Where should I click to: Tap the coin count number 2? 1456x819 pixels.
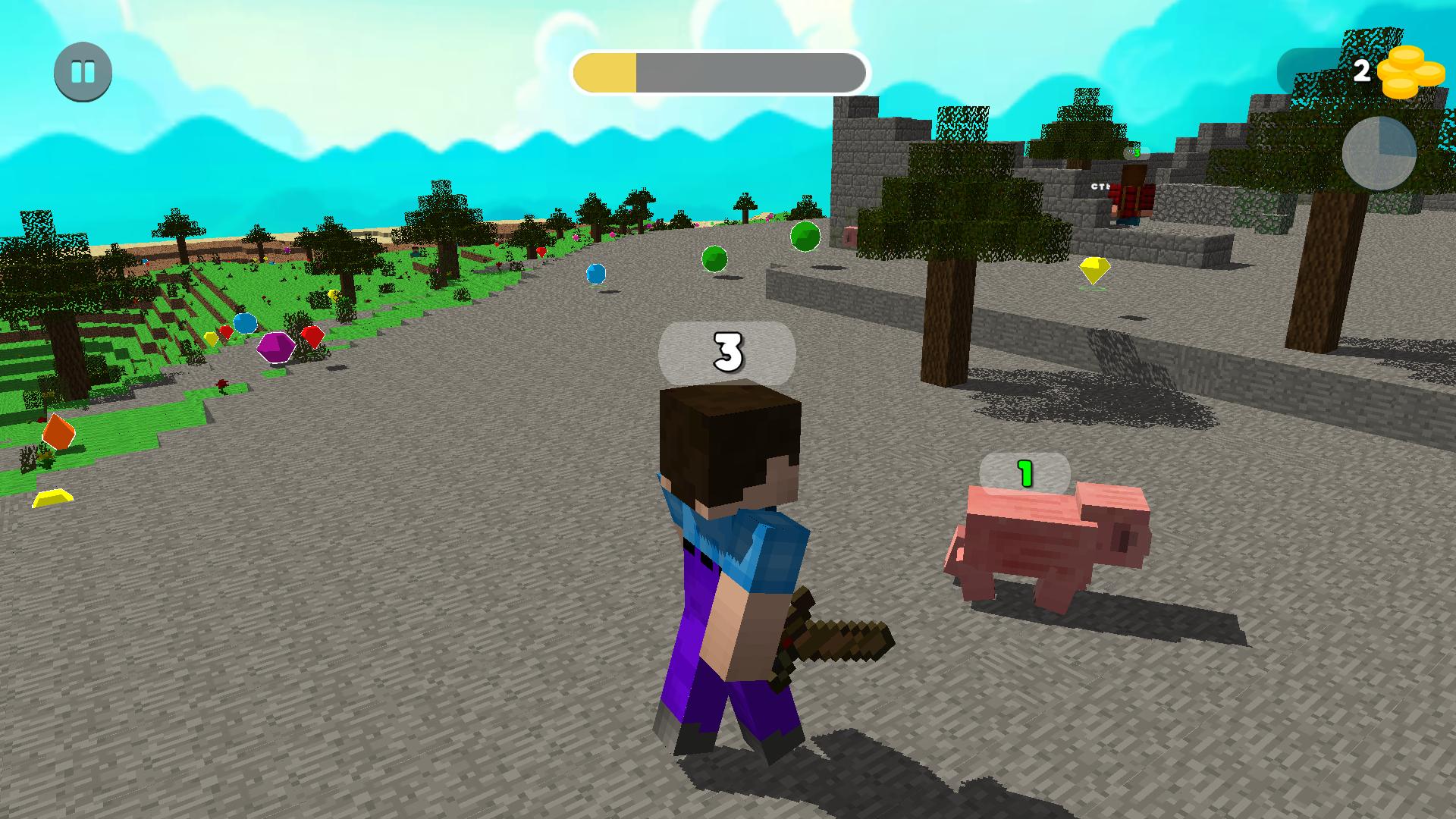click(x=1363, y=71)
